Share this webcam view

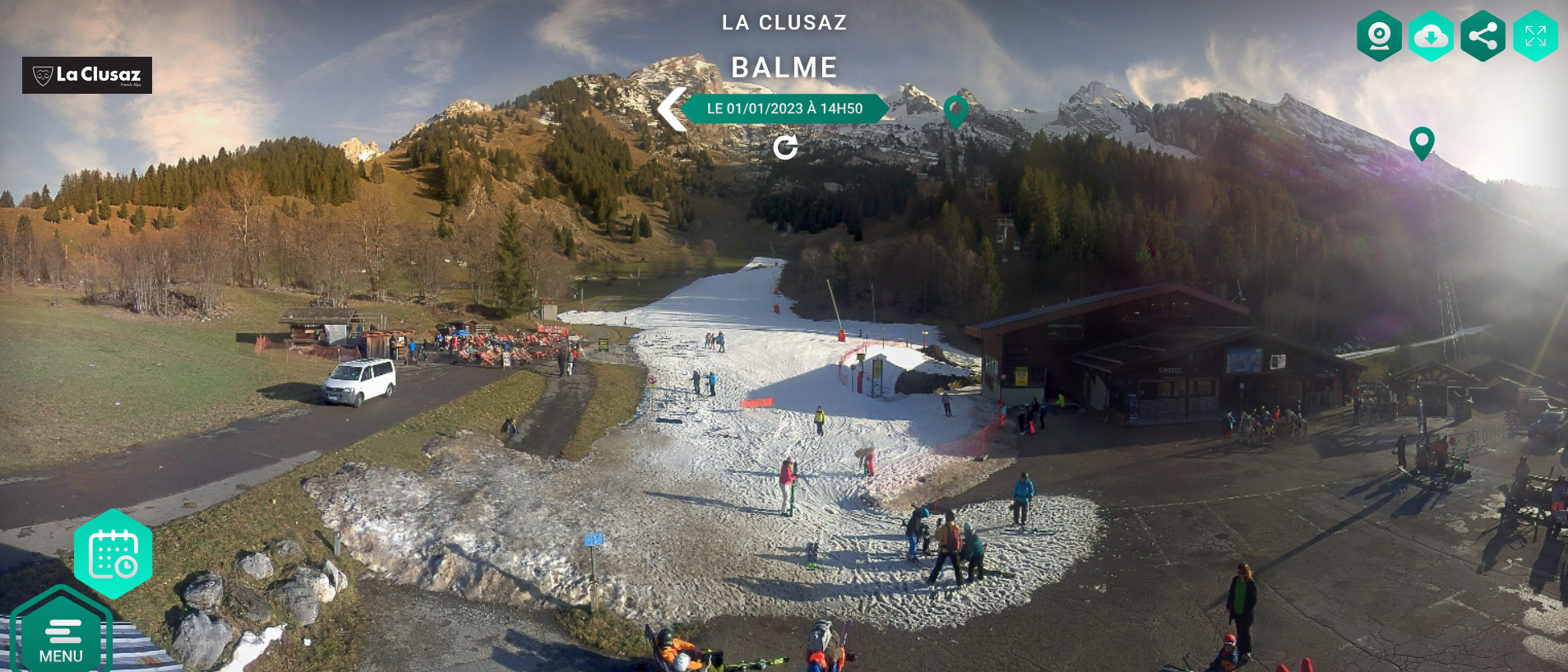click(1482, 36)
